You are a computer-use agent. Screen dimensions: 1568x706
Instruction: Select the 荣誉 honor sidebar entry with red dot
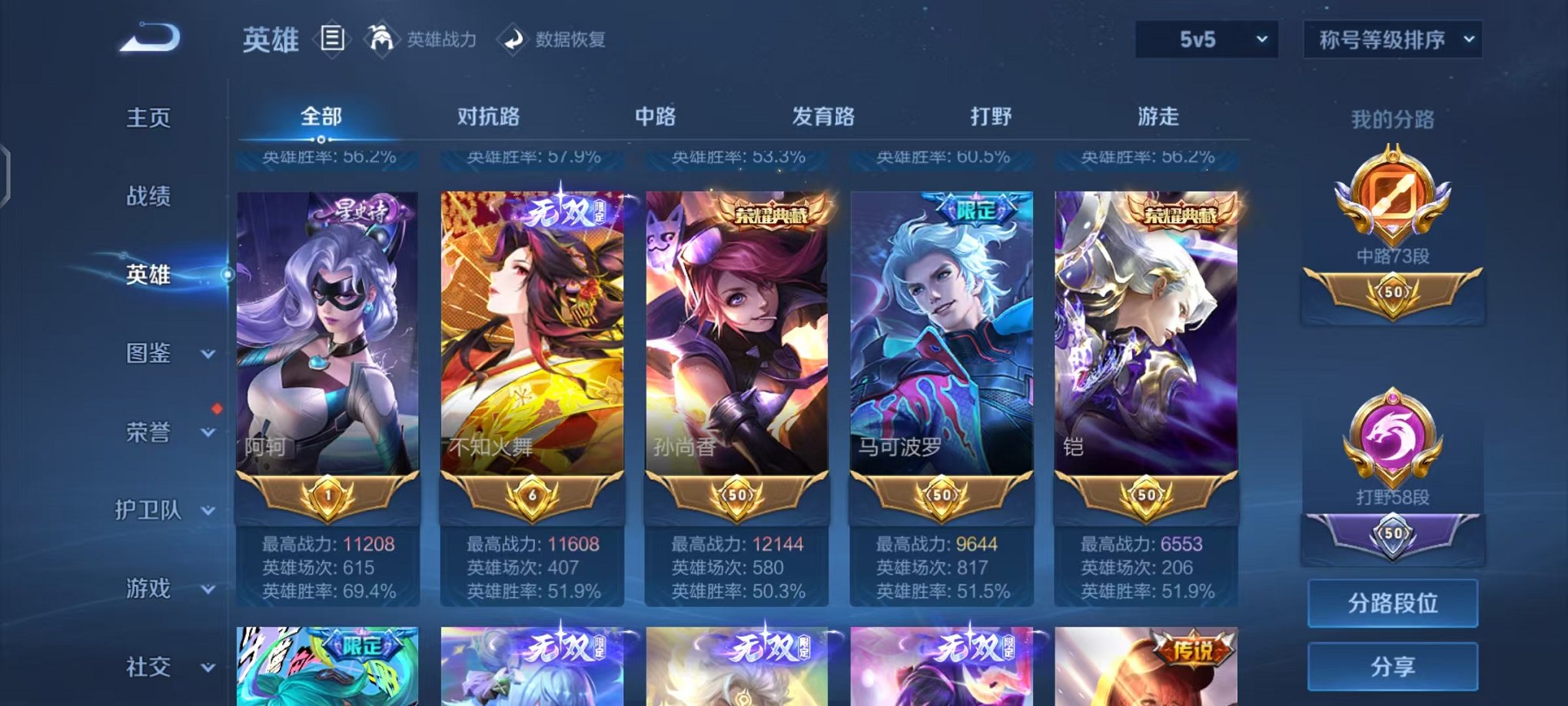(149, 432)
